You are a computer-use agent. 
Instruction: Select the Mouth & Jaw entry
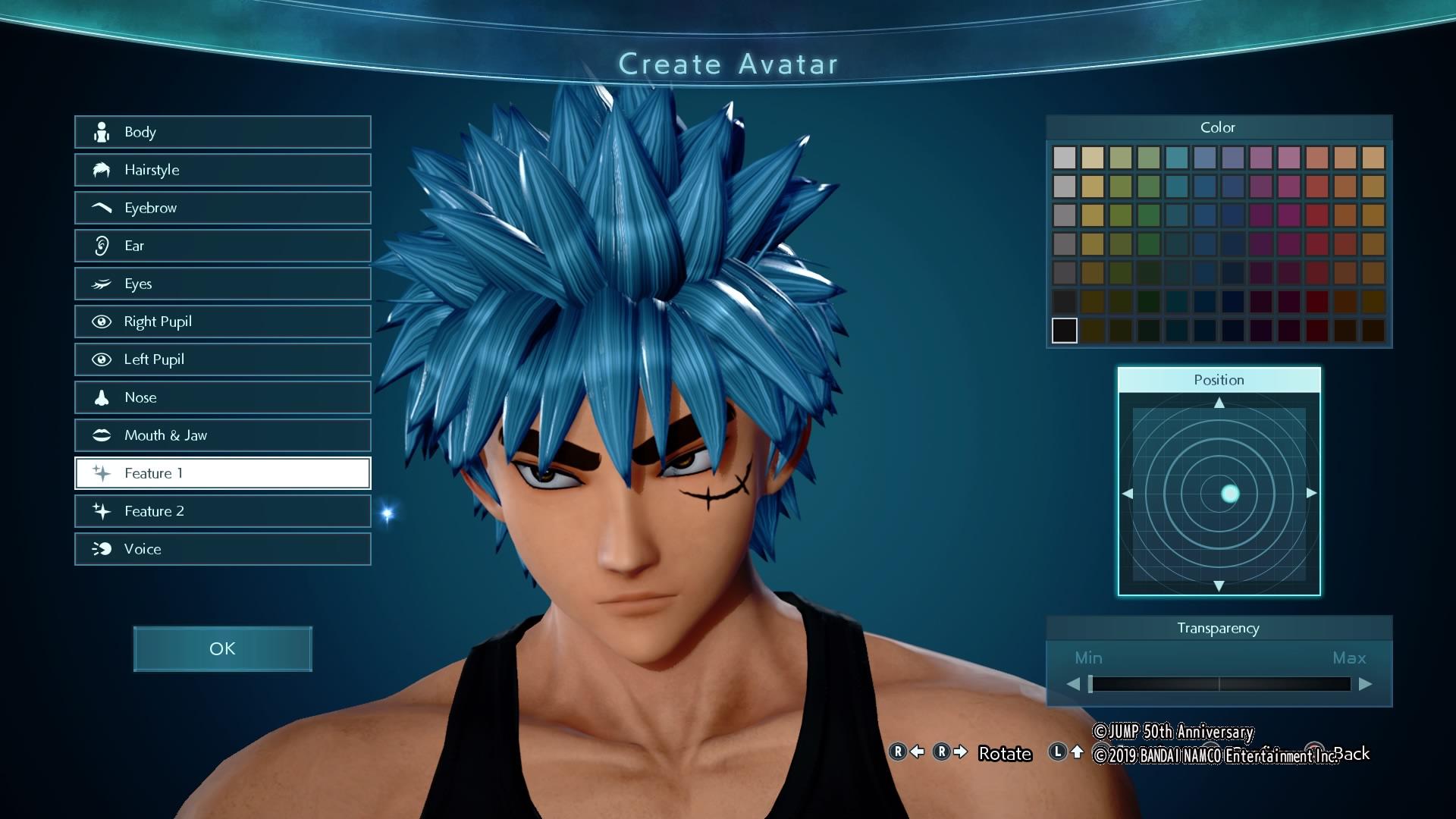pos(222,435)
